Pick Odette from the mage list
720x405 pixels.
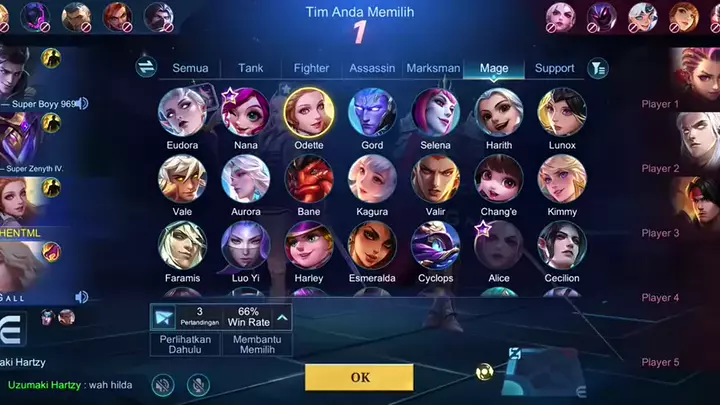click(x=309, y=112)
